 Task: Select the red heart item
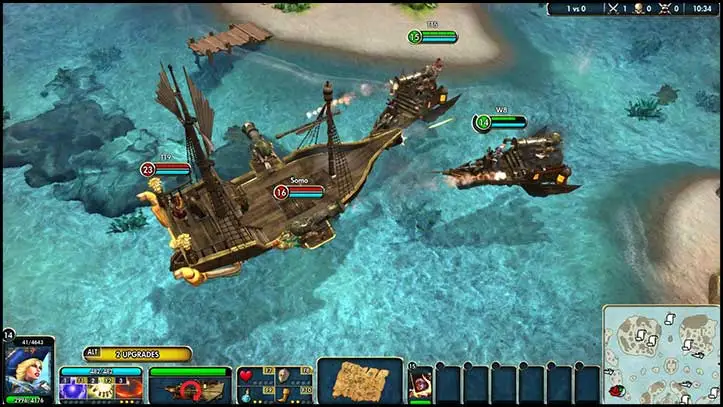(247, 376)
